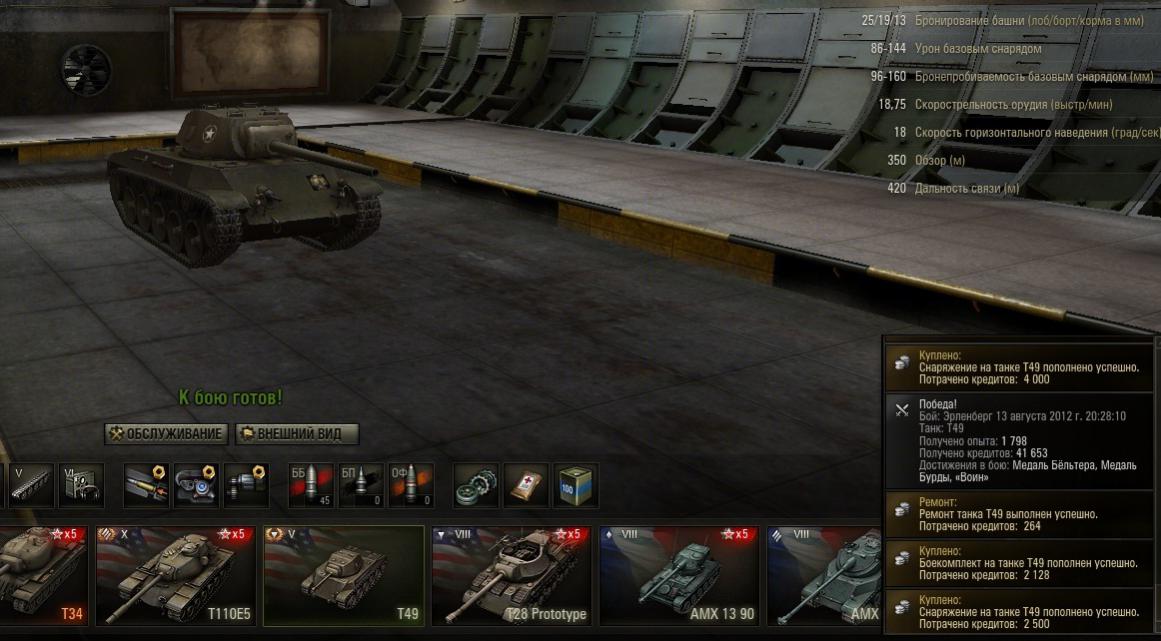Open the Внешний вид appearance menu

[297, 434]
